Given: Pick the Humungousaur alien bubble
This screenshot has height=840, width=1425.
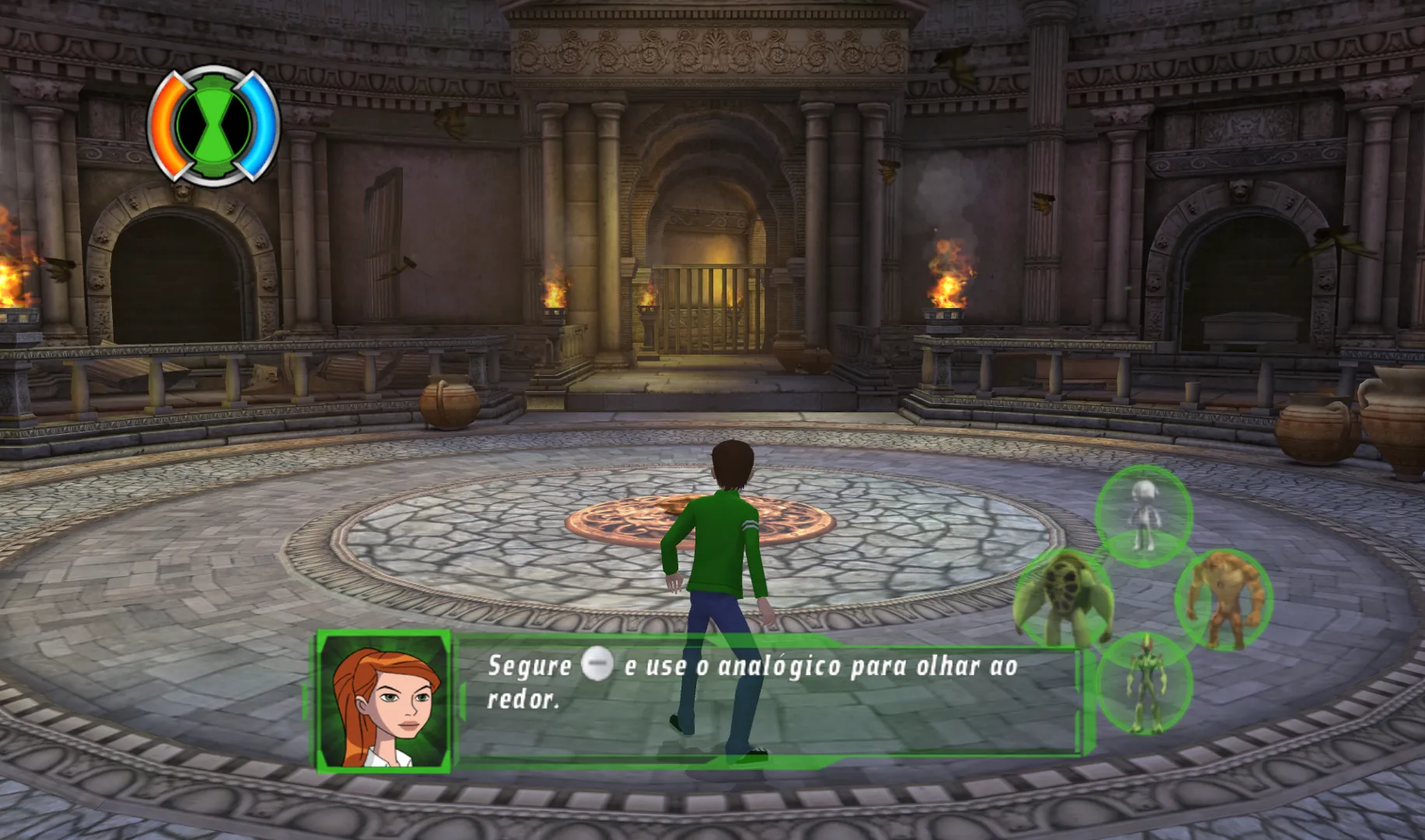Looking at the screenshot, I should click(1223, 599).
